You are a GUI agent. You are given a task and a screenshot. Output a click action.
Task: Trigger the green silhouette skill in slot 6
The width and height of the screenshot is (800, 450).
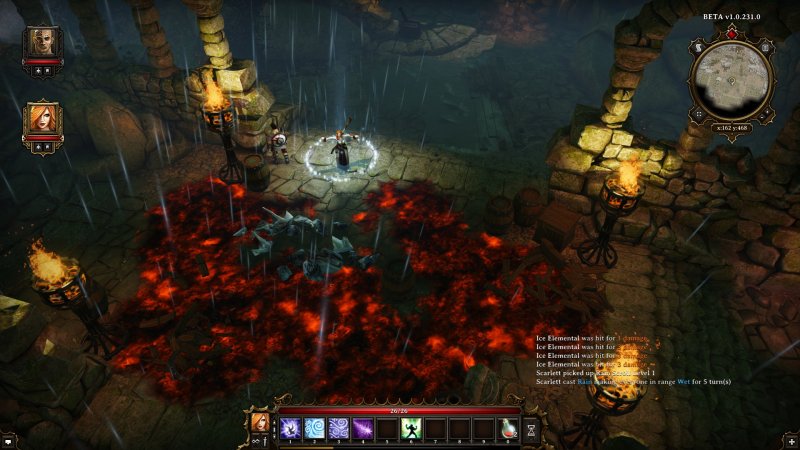click(410, 428)
